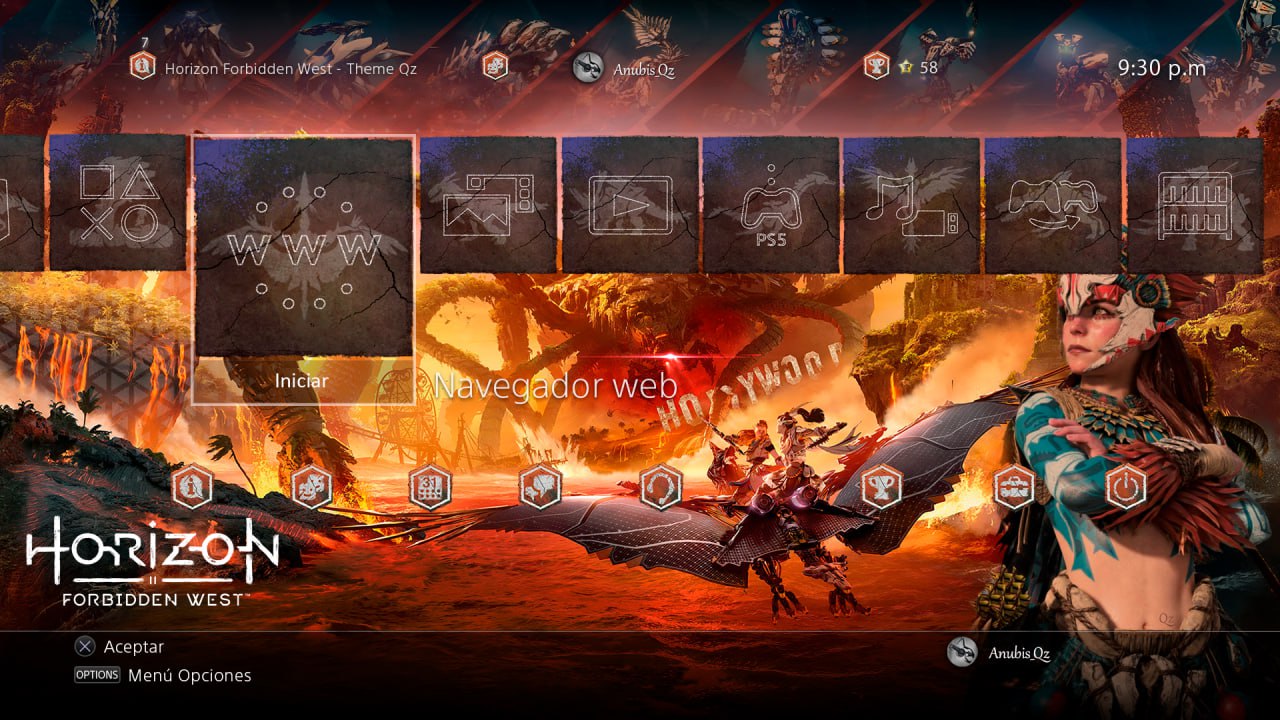This screenshot has width=1280, height=720.
Task: Open the info notifications hexagon in lower row
Action: point(193,488)
